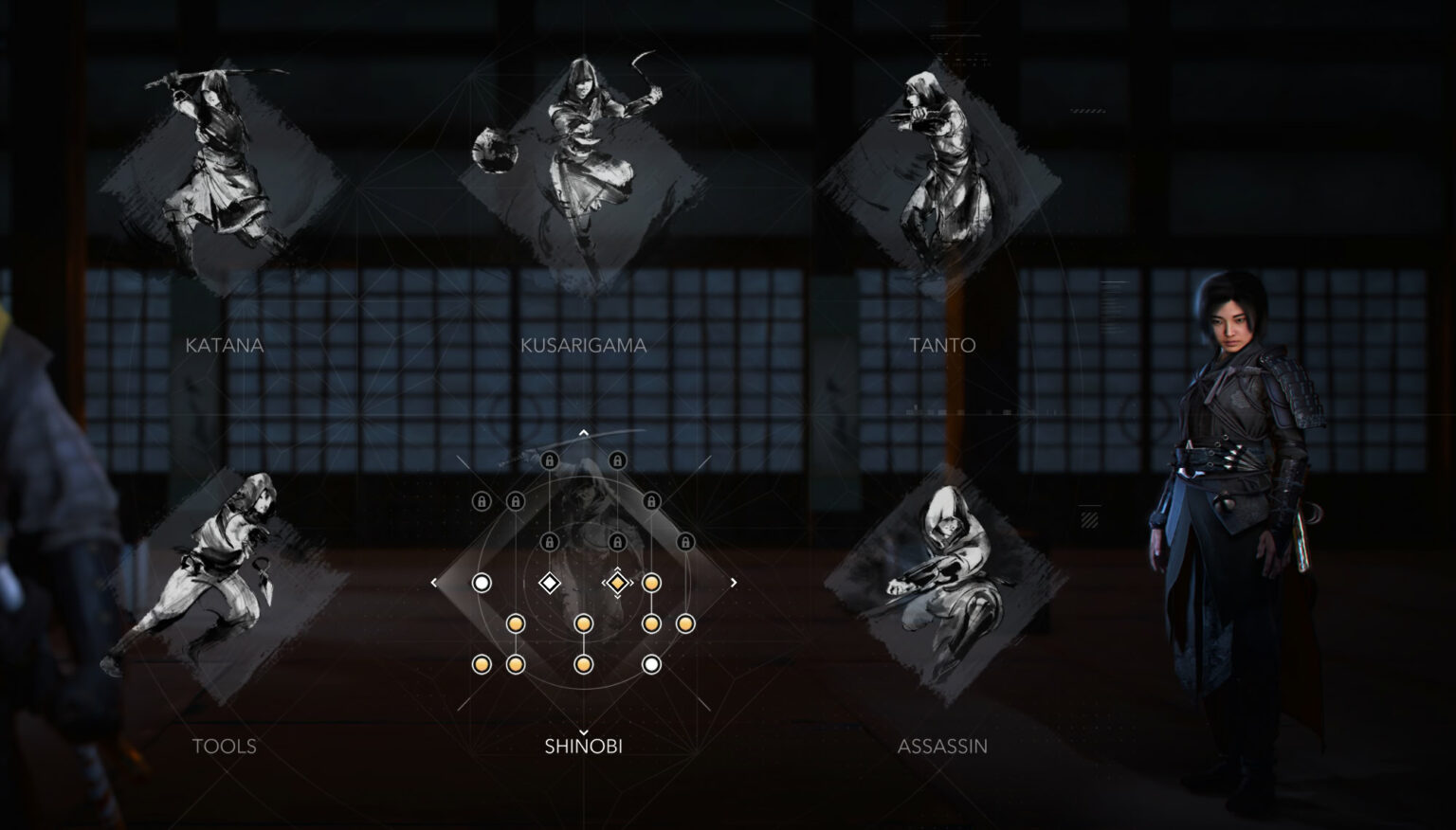Click the left arrow to switch skill trees
The height and width of the screenshot is (830, 1456).
pyautogui.click(x=433, y=581)
